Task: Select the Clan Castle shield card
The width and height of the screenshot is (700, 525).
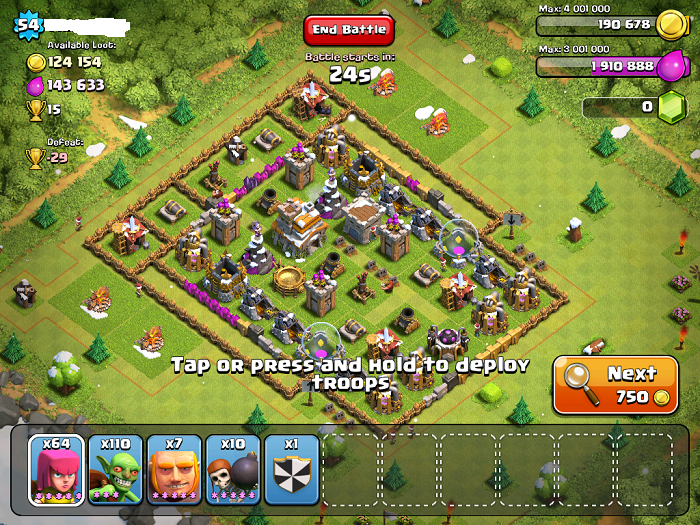Action: click(292, 469)
